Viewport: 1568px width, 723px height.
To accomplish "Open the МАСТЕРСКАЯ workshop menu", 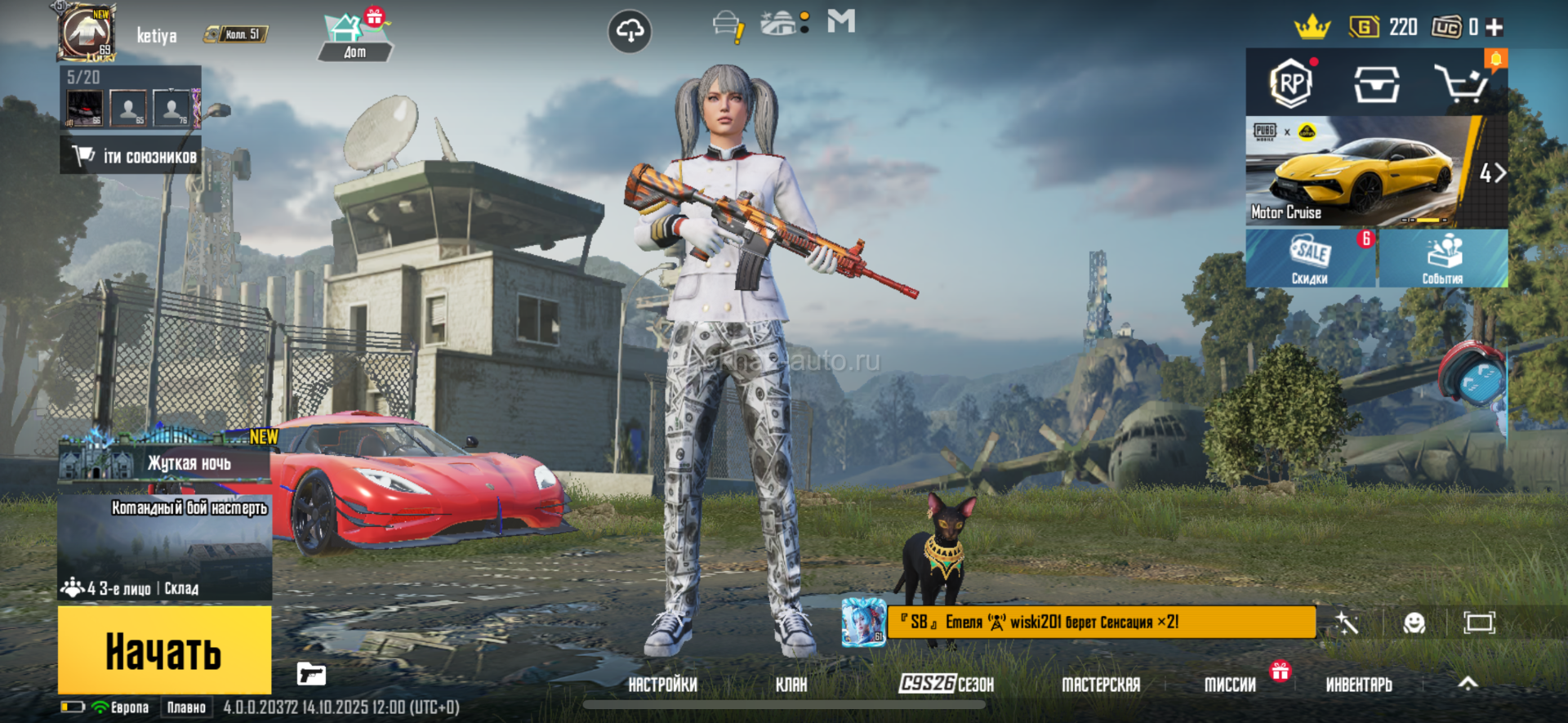I will (1100, 685).
